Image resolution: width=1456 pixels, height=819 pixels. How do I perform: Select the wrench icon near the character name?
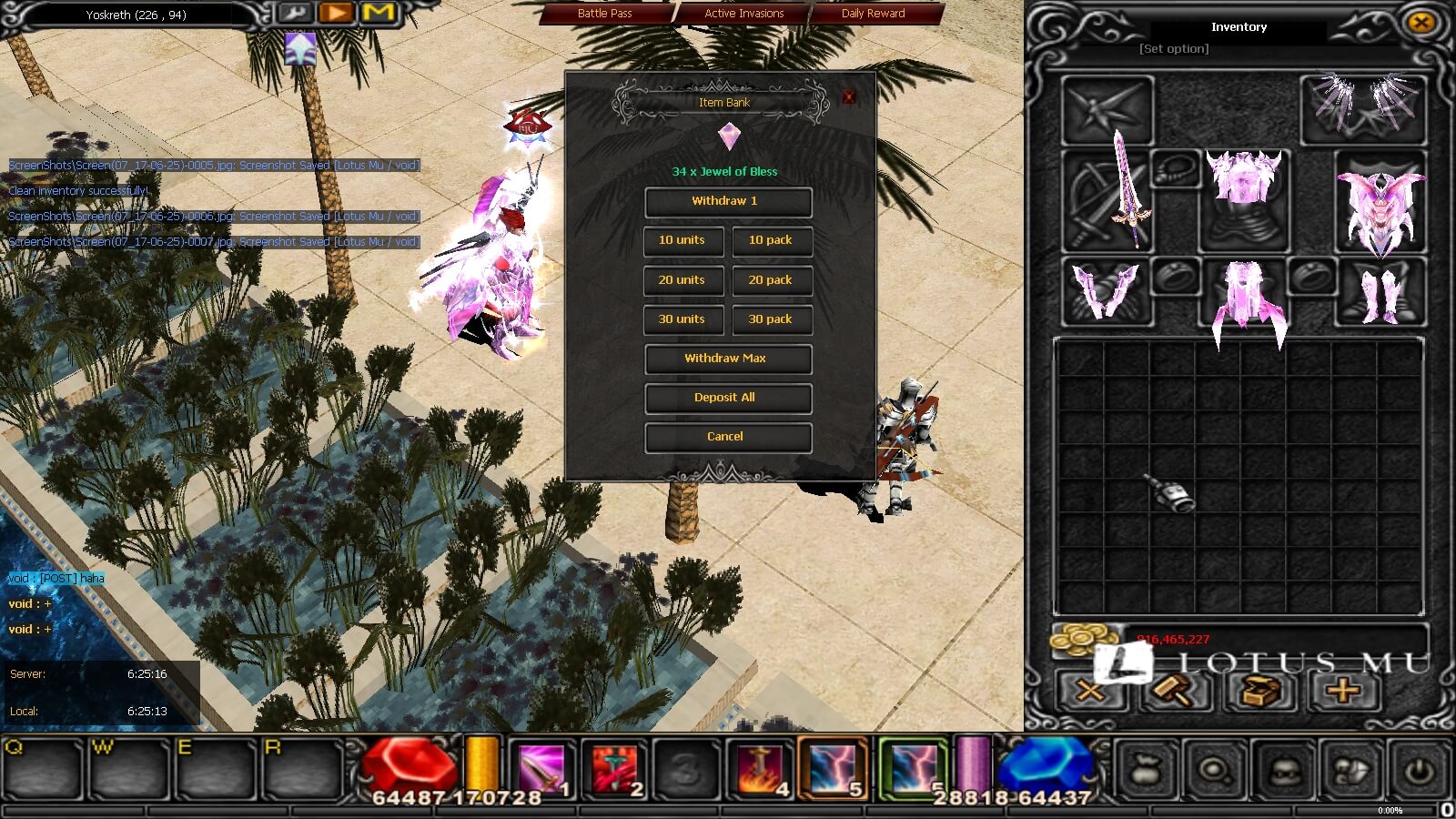point(295,14)
